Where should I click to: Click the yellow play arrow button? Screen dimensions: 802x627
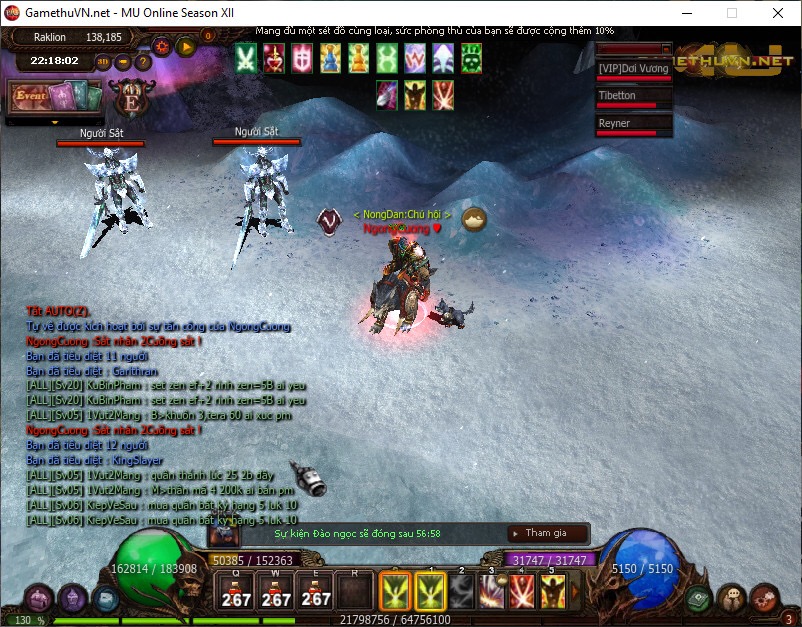click(185, 46)
